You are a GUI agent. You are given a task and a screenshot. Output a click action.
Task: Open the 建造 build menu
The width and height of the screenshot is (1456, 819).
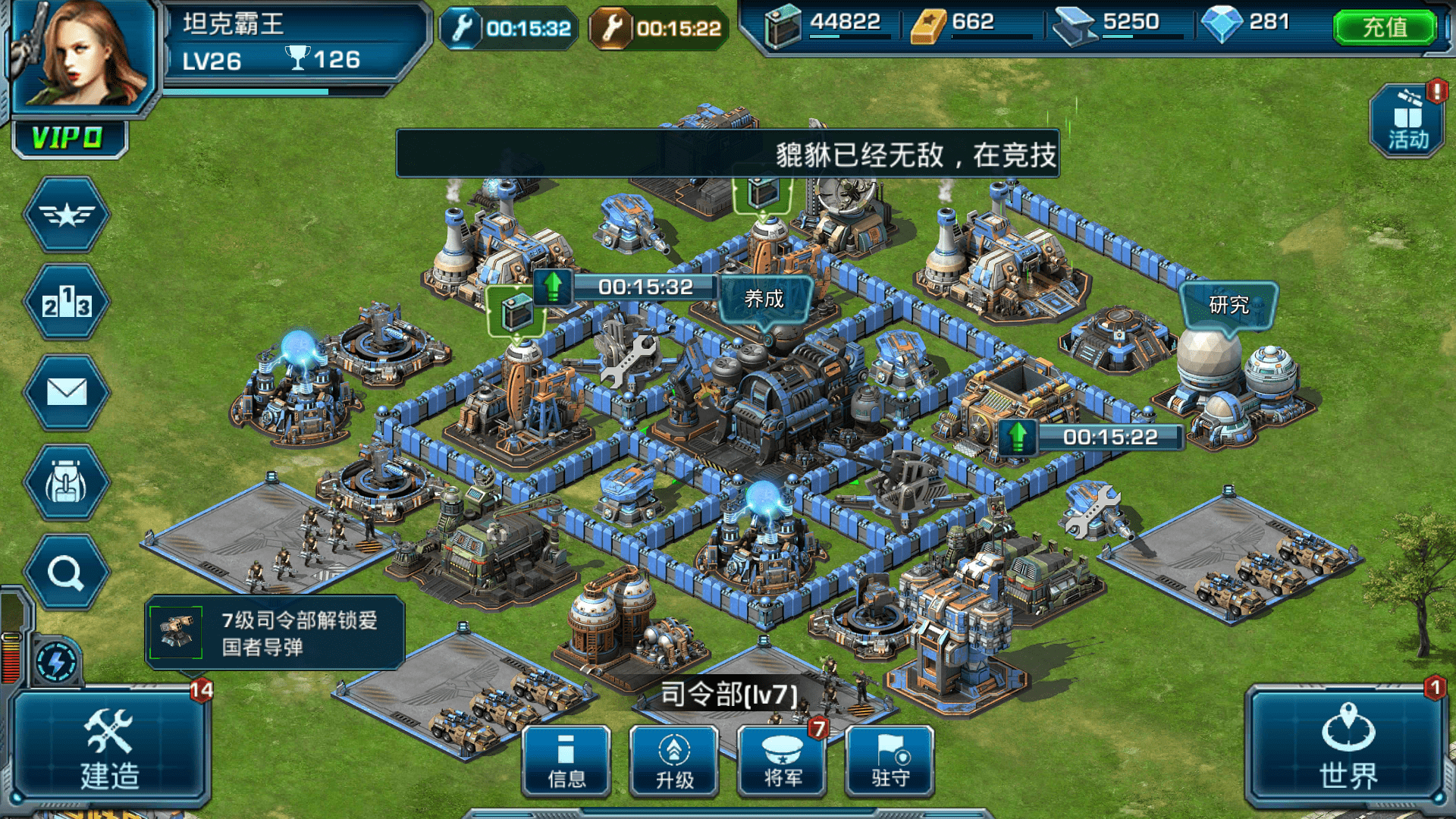tap(110, 747)
